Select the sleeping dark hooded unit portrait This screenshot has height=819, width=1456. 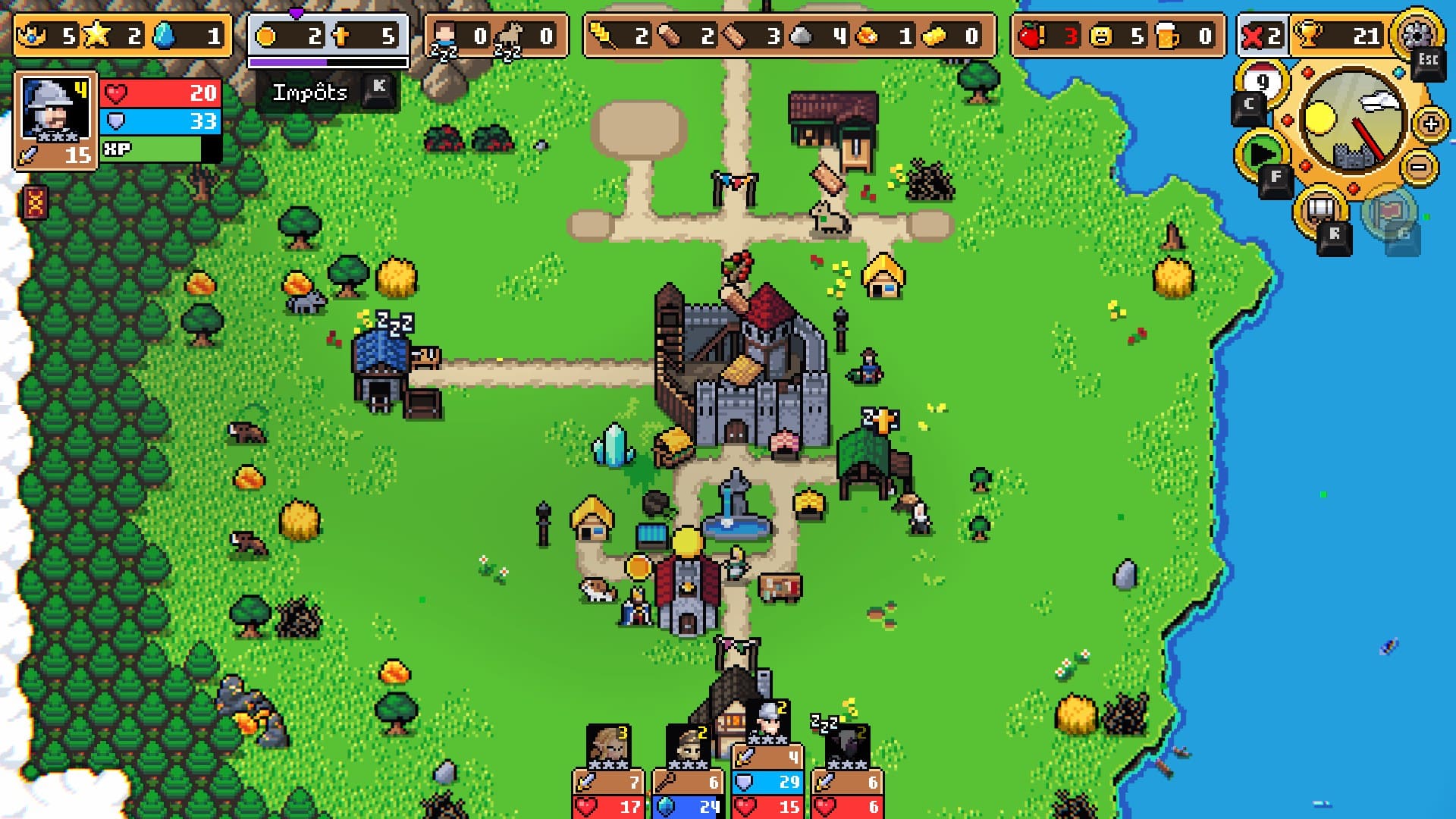click(x=847, y=747)
